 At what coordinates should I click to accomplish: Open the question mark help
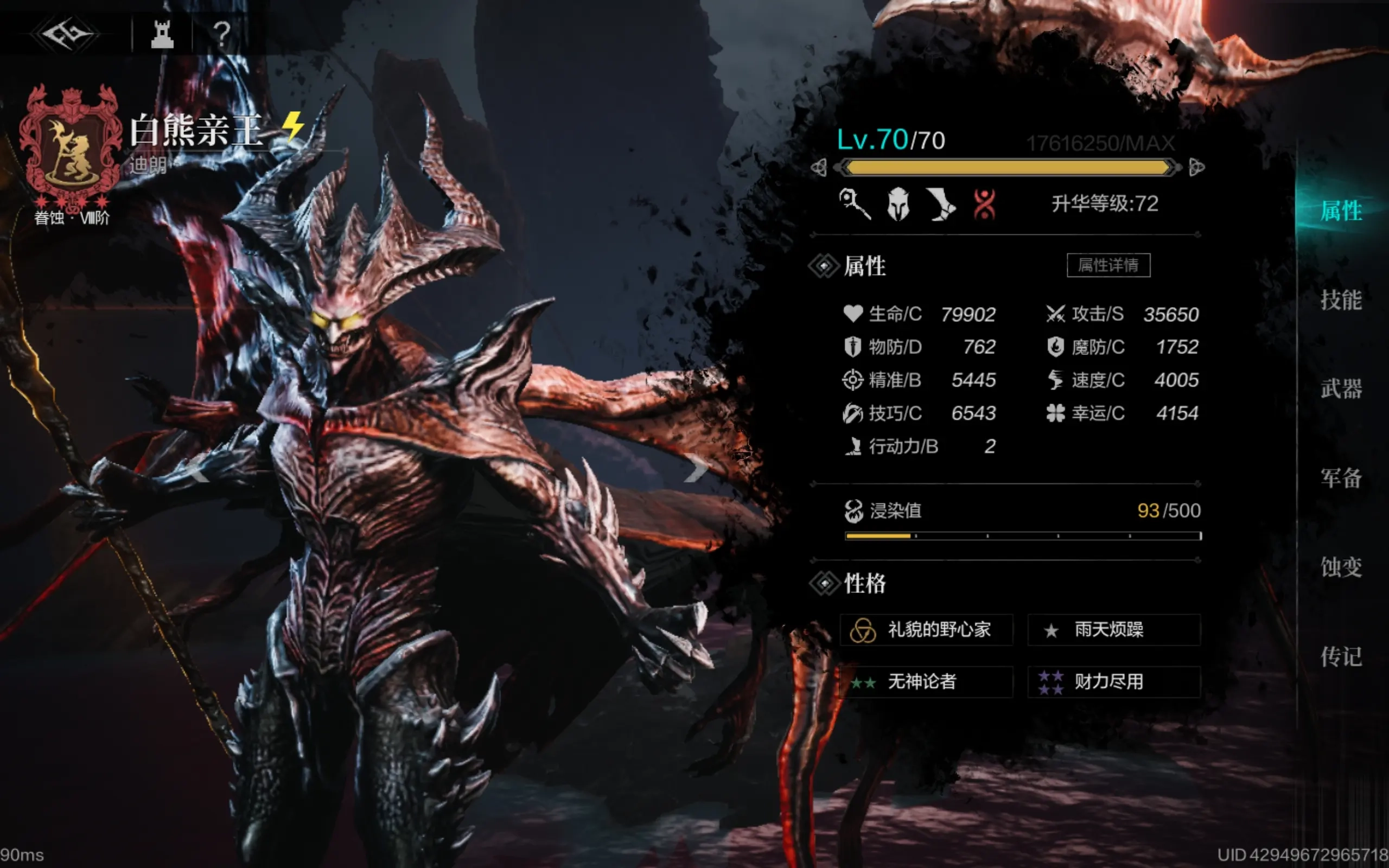221,34
